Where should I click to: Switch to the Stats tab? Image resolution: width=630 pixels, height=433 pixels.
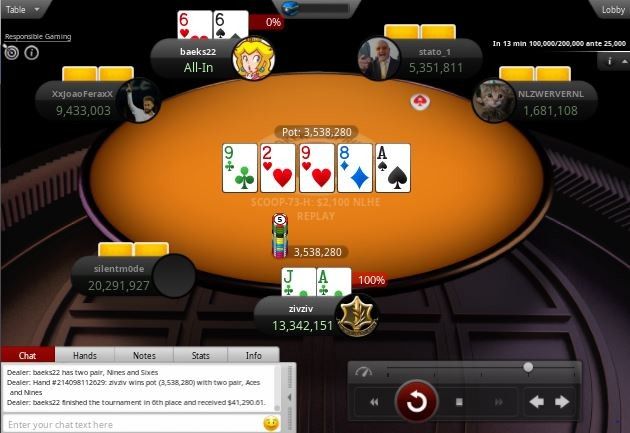(x=200, y=355)
